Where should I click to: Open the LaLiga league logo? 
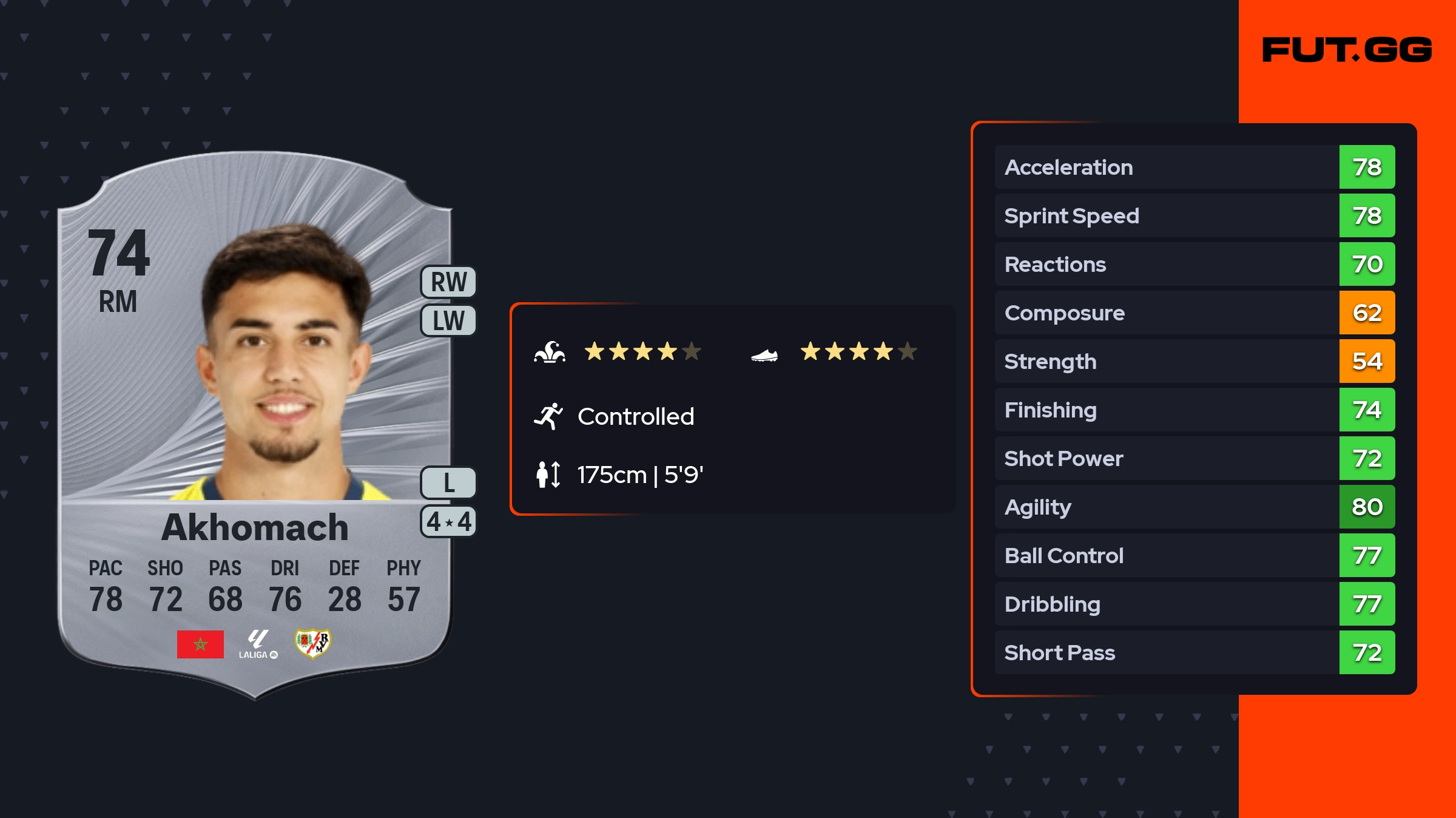point(258,644)
